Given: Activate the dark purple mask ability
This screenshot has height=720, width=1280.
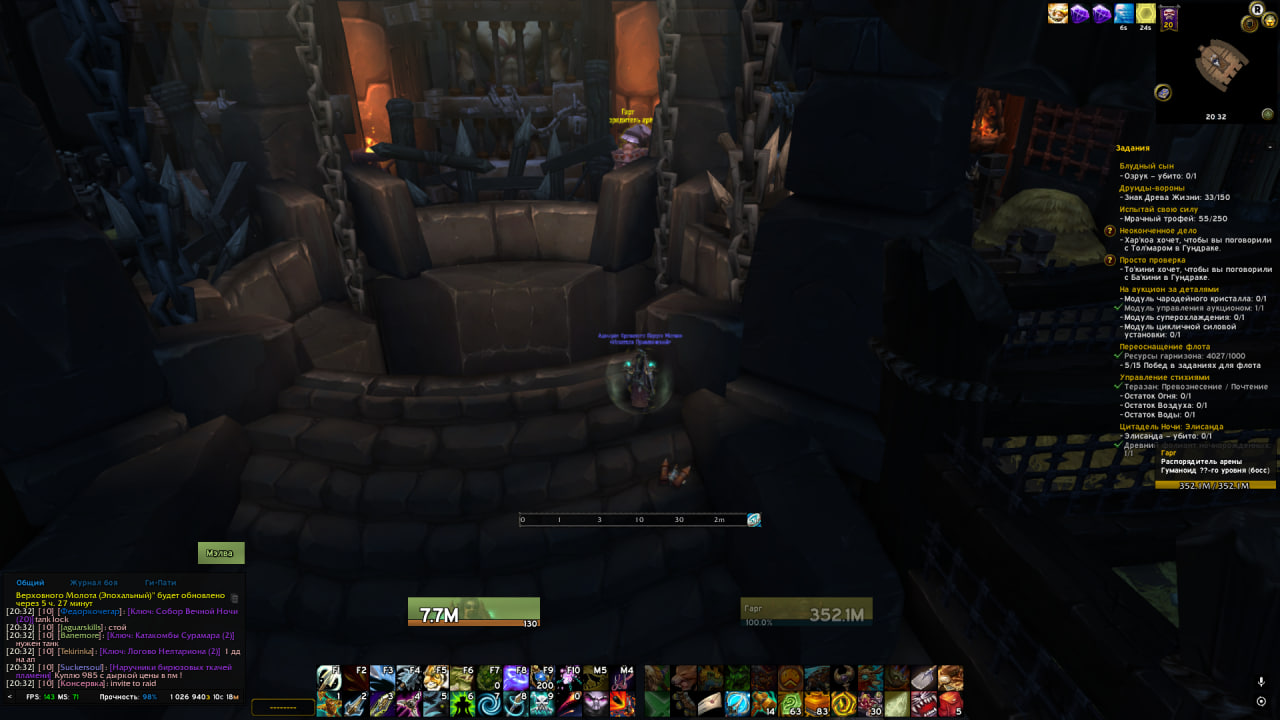Looking at the screenshot, I should pos(596,704).
